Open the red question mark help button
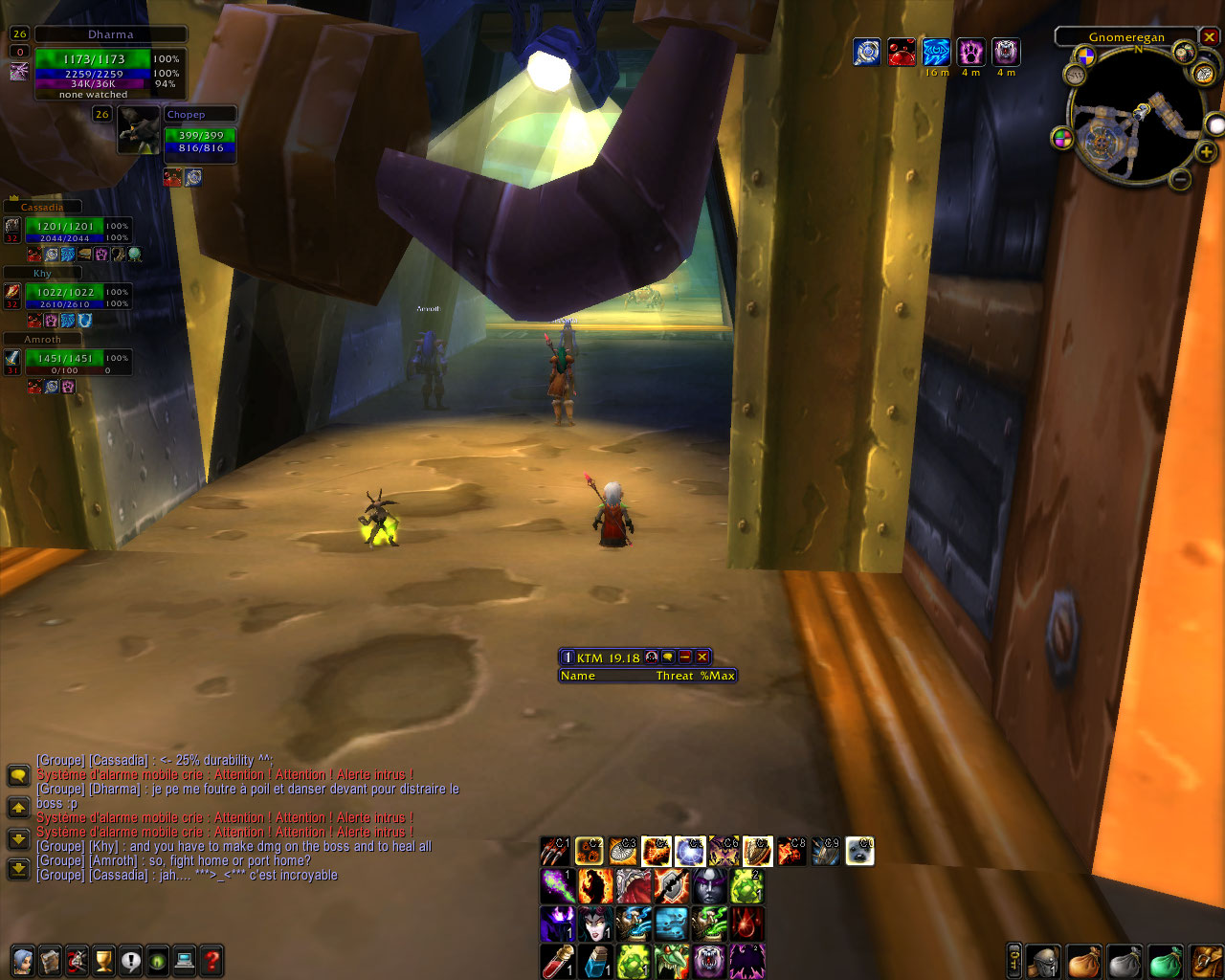1225x980 pixels. tap(212, 960)
